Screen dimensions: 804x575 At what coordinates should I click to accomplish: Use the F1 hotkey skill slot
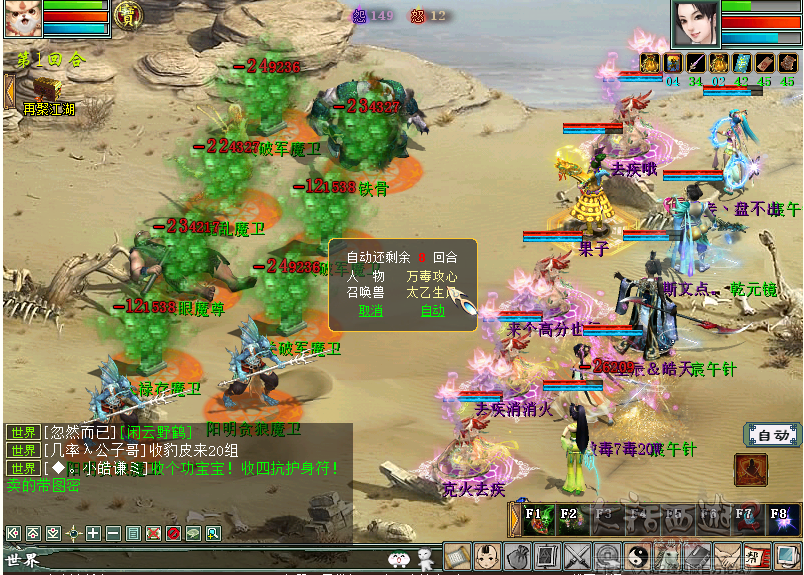click(539, 519)
